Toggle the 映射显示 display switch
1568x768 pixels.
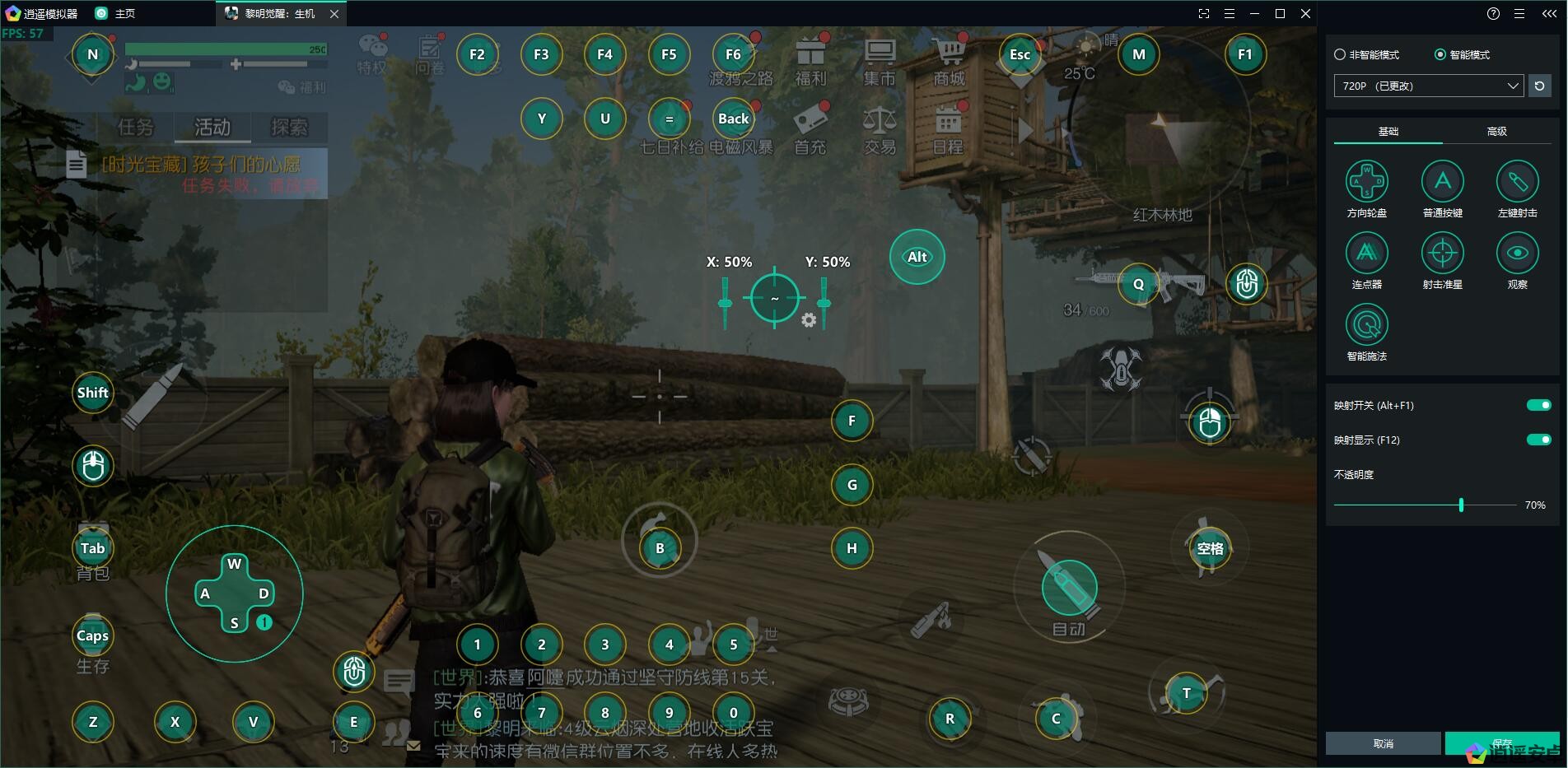click(x=1538, y=440)
